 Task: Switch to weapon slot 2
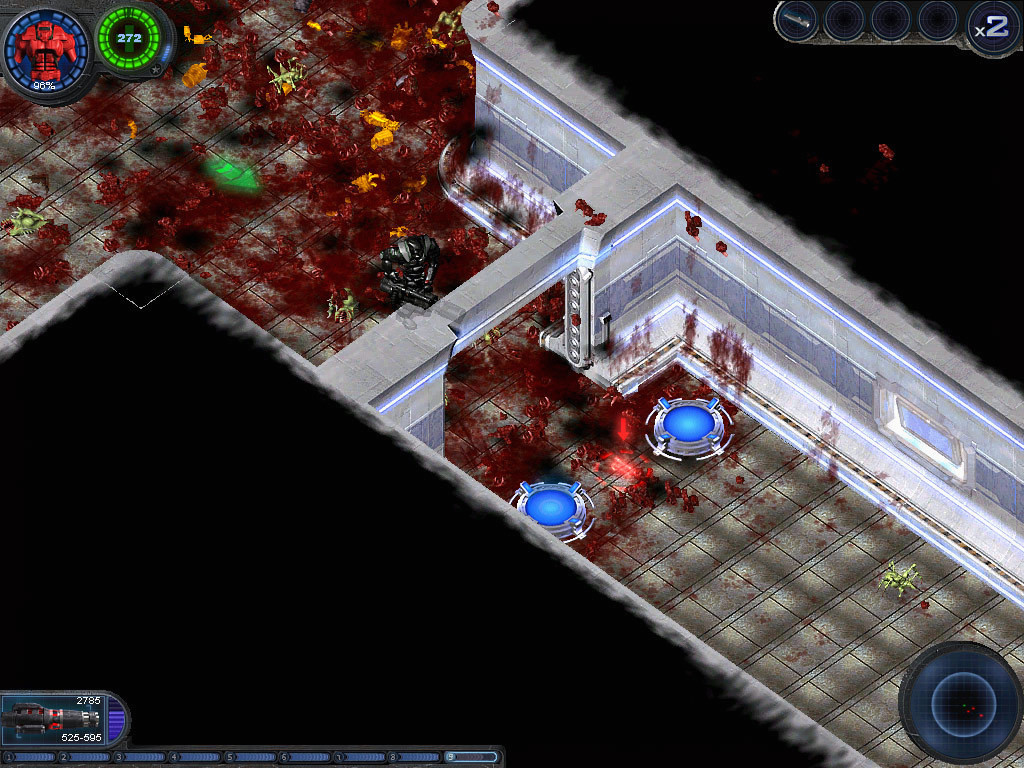(x=84, y=757)
